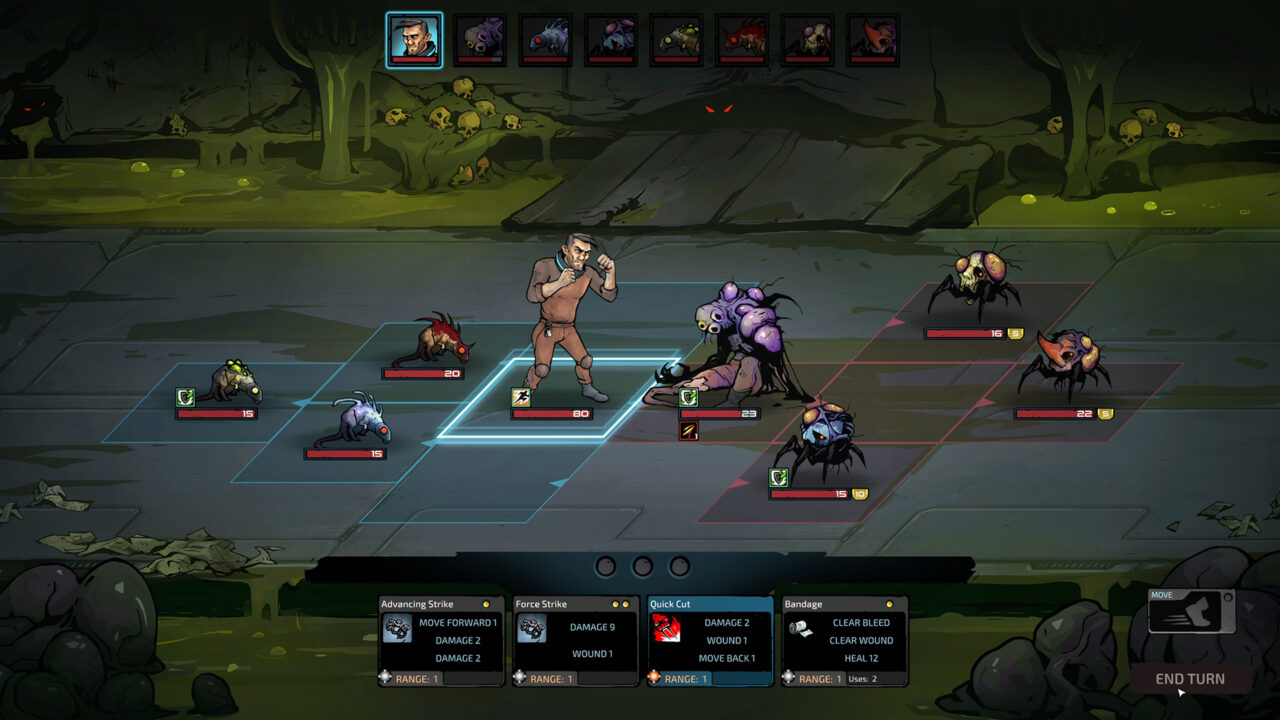Select the Bandage healing ability icon
This screenshot has width=1280, height=720.
point(800,628)
